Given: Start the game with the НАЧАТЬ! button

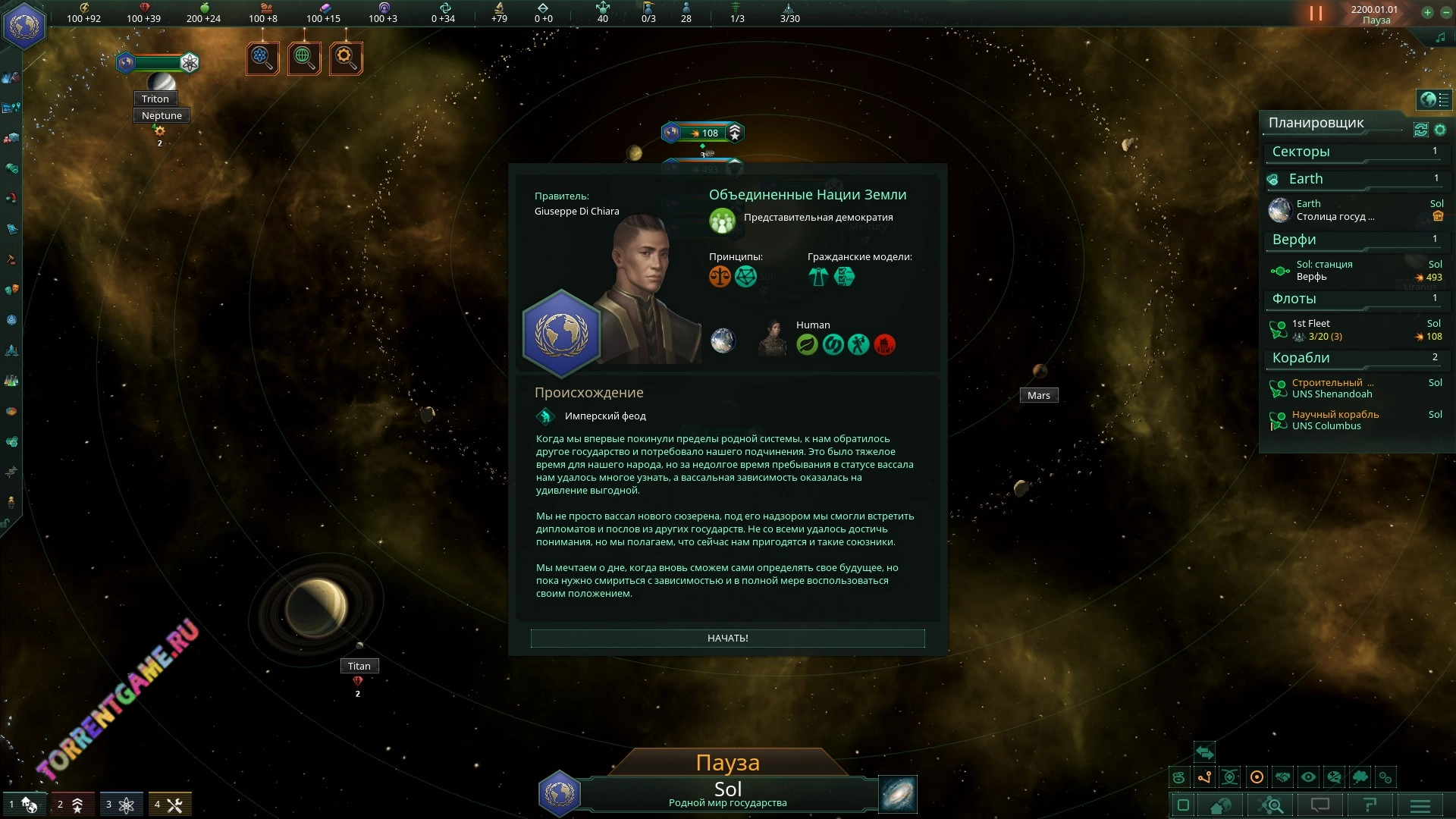Looking at the screenshot, I should 727,638.
